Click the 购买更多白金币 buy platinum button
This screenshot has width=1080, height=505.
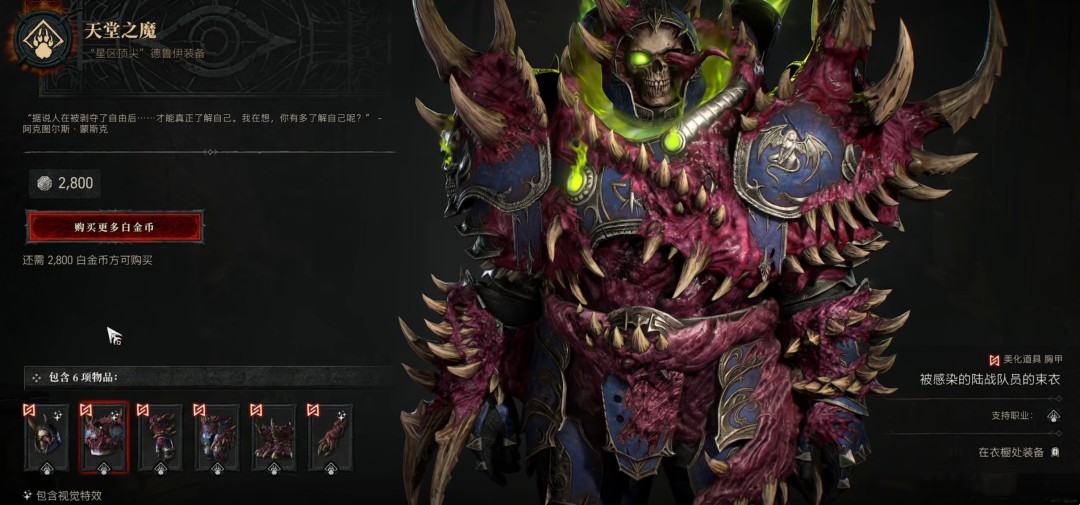[114, 227]
